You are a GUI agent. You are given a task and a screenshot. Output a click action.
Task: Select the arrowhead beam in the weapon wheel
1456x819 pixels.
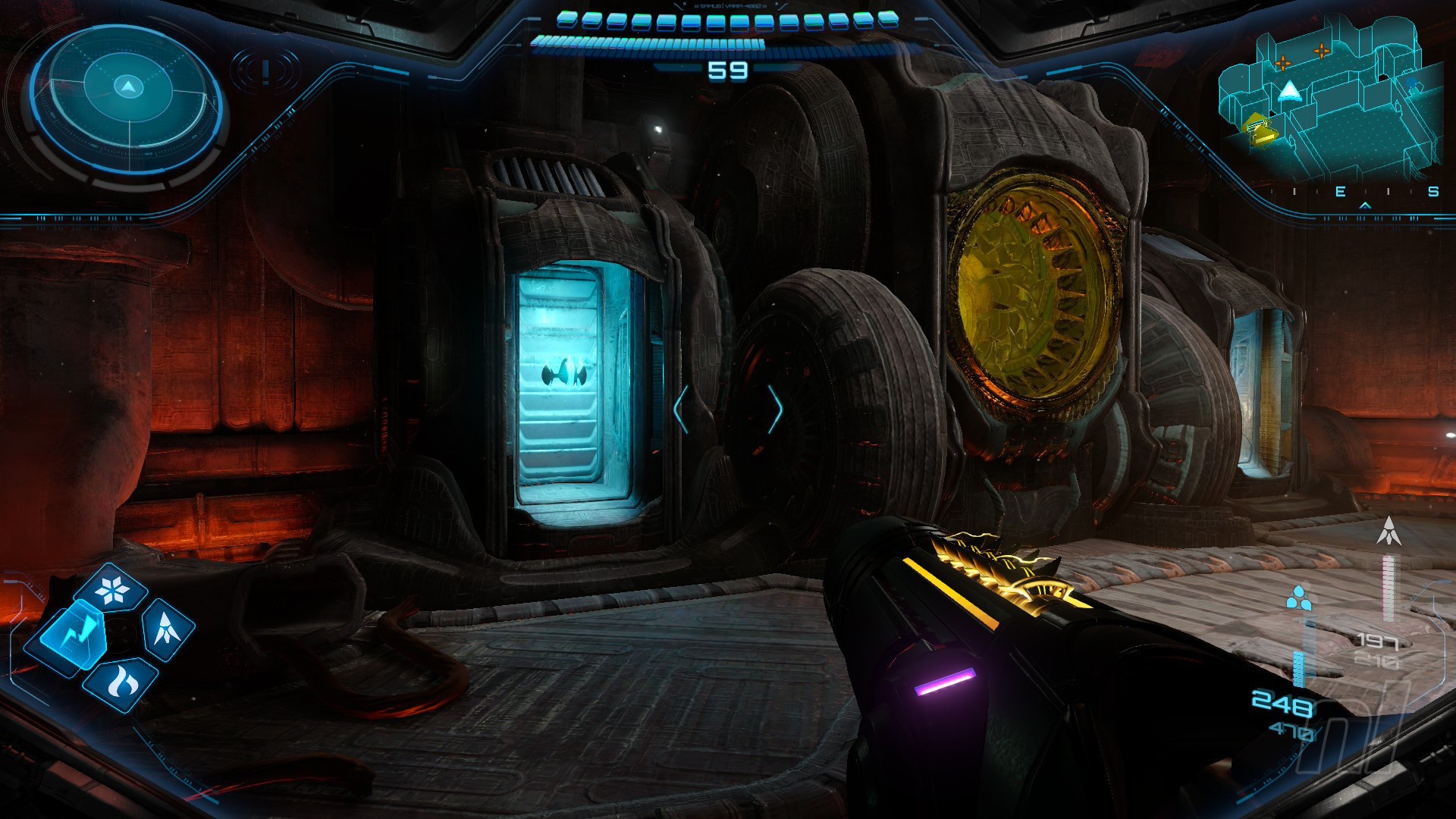[166, 629]
